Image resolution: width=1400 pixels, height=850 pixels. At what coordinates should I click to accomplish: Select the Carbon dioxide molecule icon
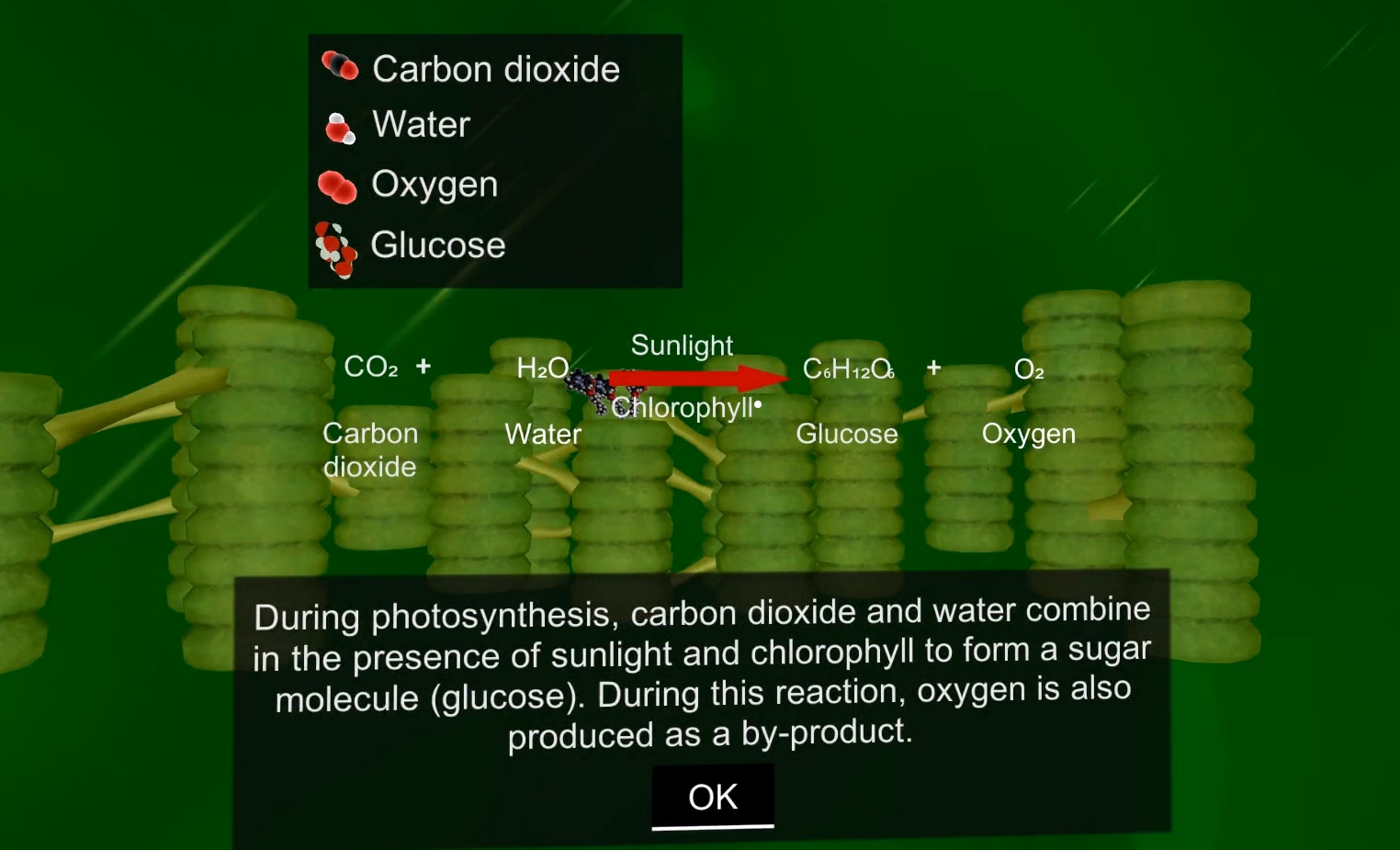[x=340, y=66]
